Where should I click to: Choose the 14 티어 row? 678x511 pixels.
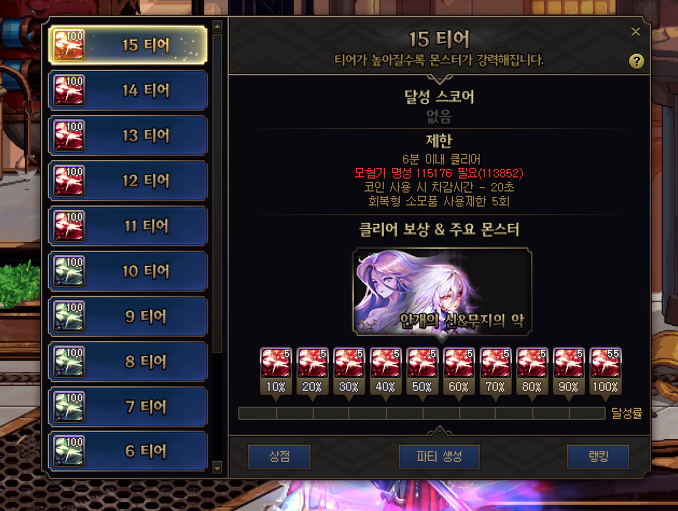(128, 90)
